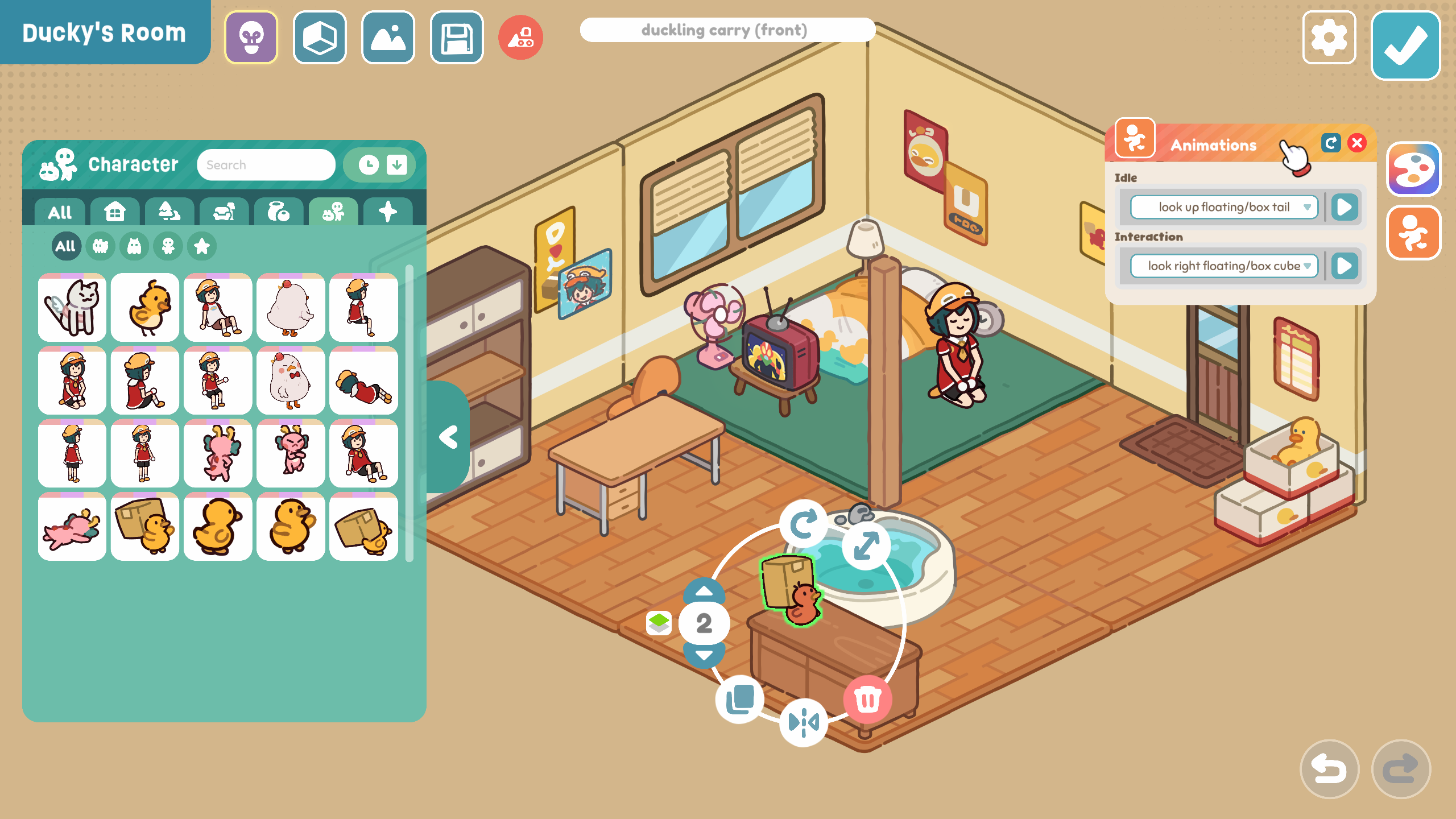Collapse the Character panel with arrow
Image resolution: width=1456 pixels, height=819 pixels.
(449, 437)
